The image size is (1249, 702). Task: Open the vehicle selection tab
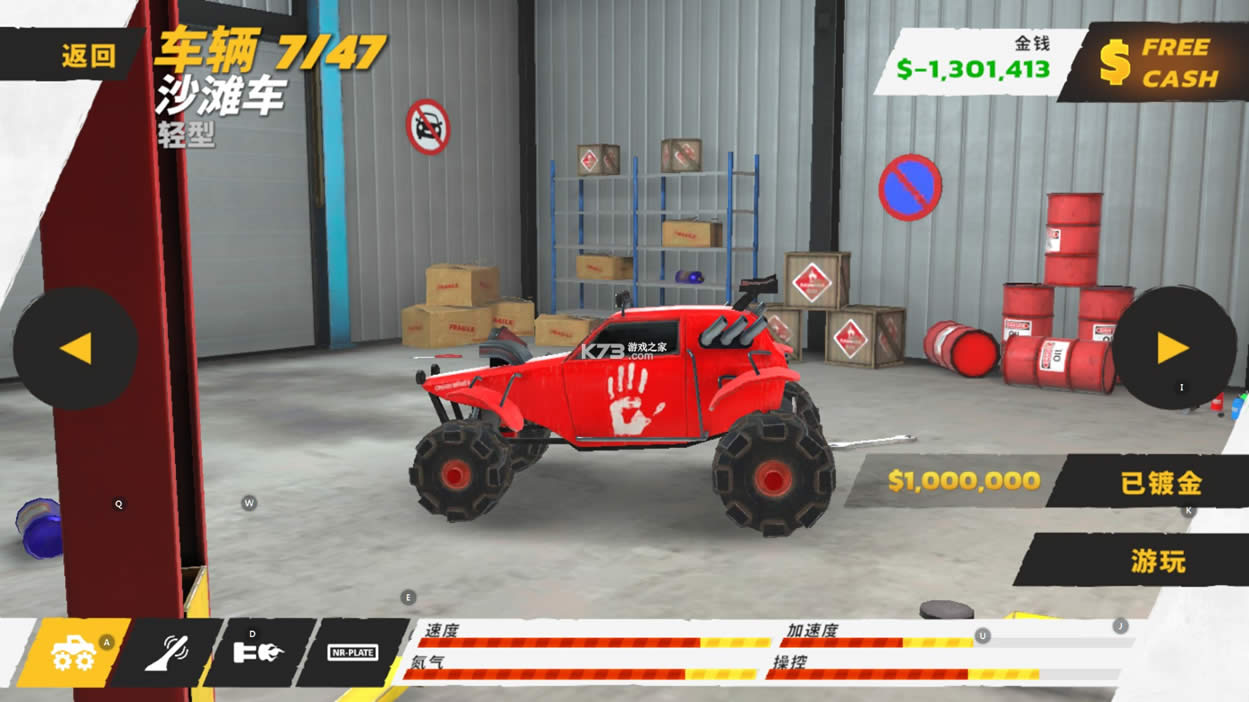[x=74, y=653]
